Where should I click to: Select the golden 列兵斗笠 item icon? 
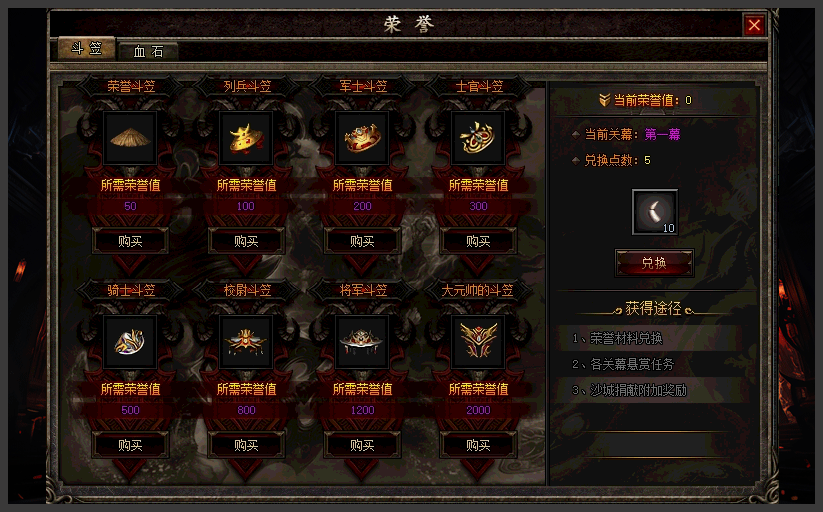click(246, 138)
